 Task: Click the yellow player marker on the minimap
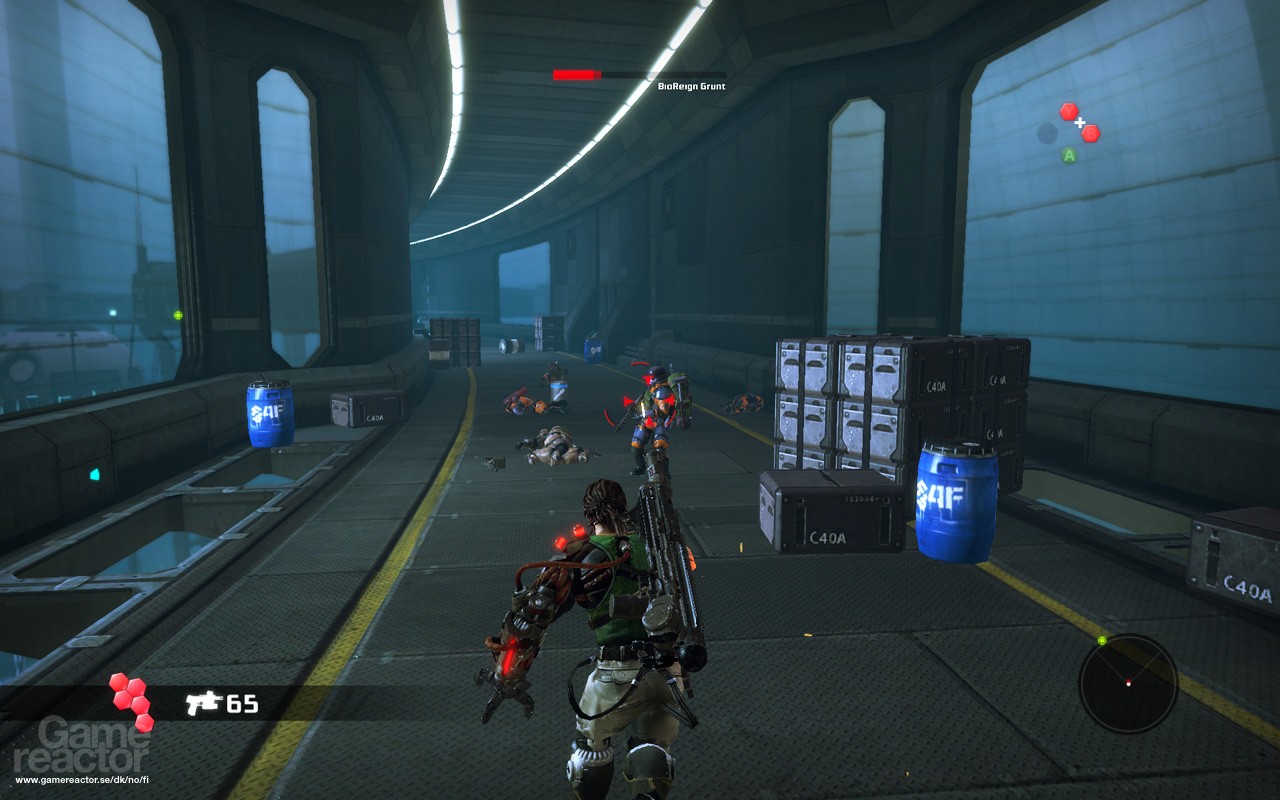1102,640
